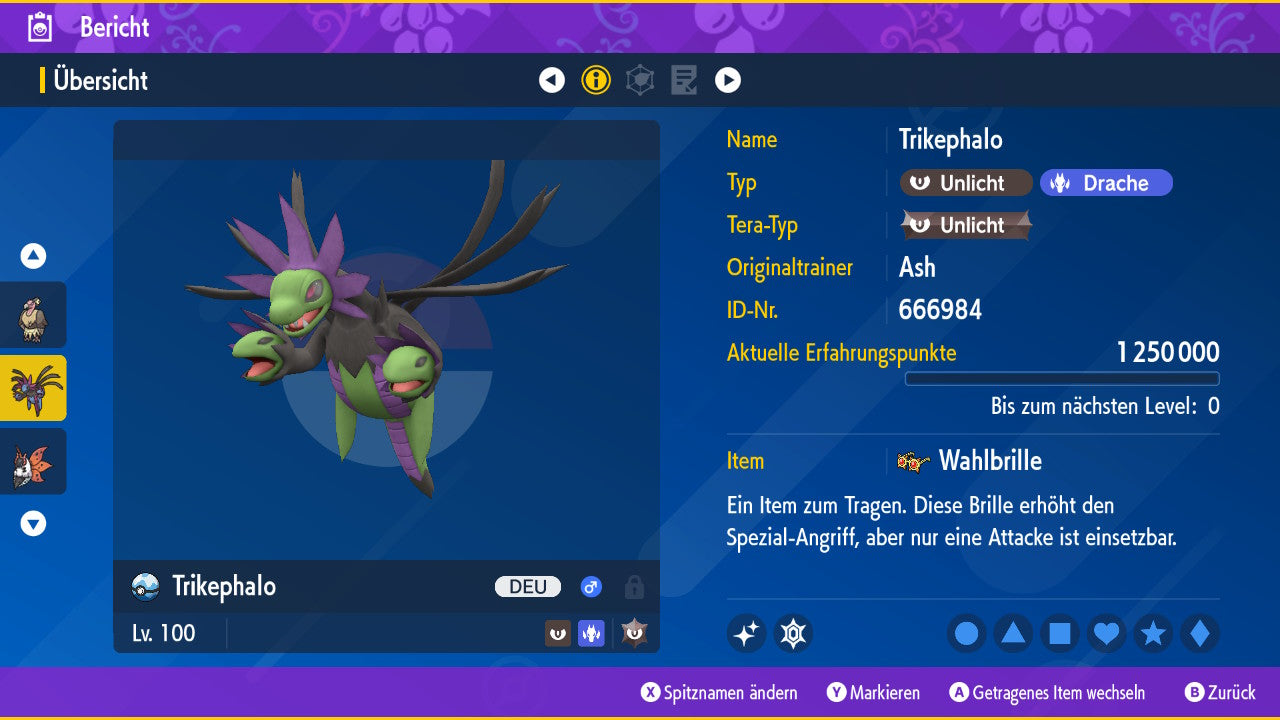Show the previous Pokémon with up arrow
Screen dimensions: 1280x720
point(33,256)
